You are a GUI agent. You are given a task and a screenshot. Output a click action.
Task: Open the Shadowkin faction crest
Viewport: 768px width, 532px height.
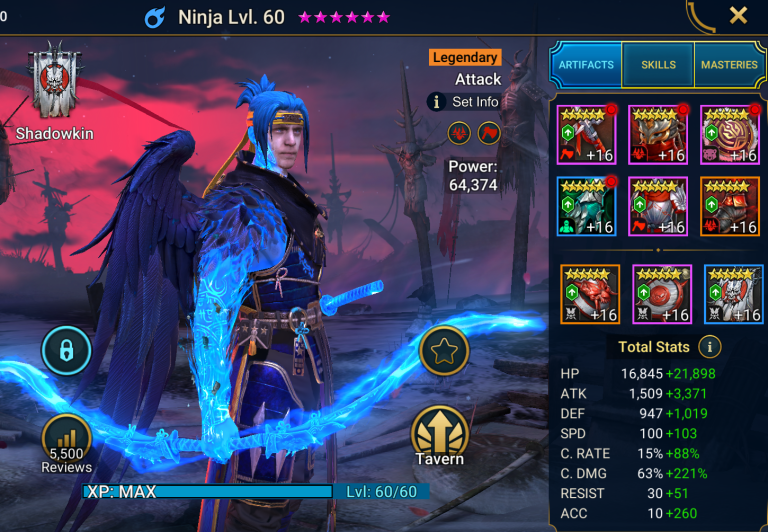tap(49, 82)
